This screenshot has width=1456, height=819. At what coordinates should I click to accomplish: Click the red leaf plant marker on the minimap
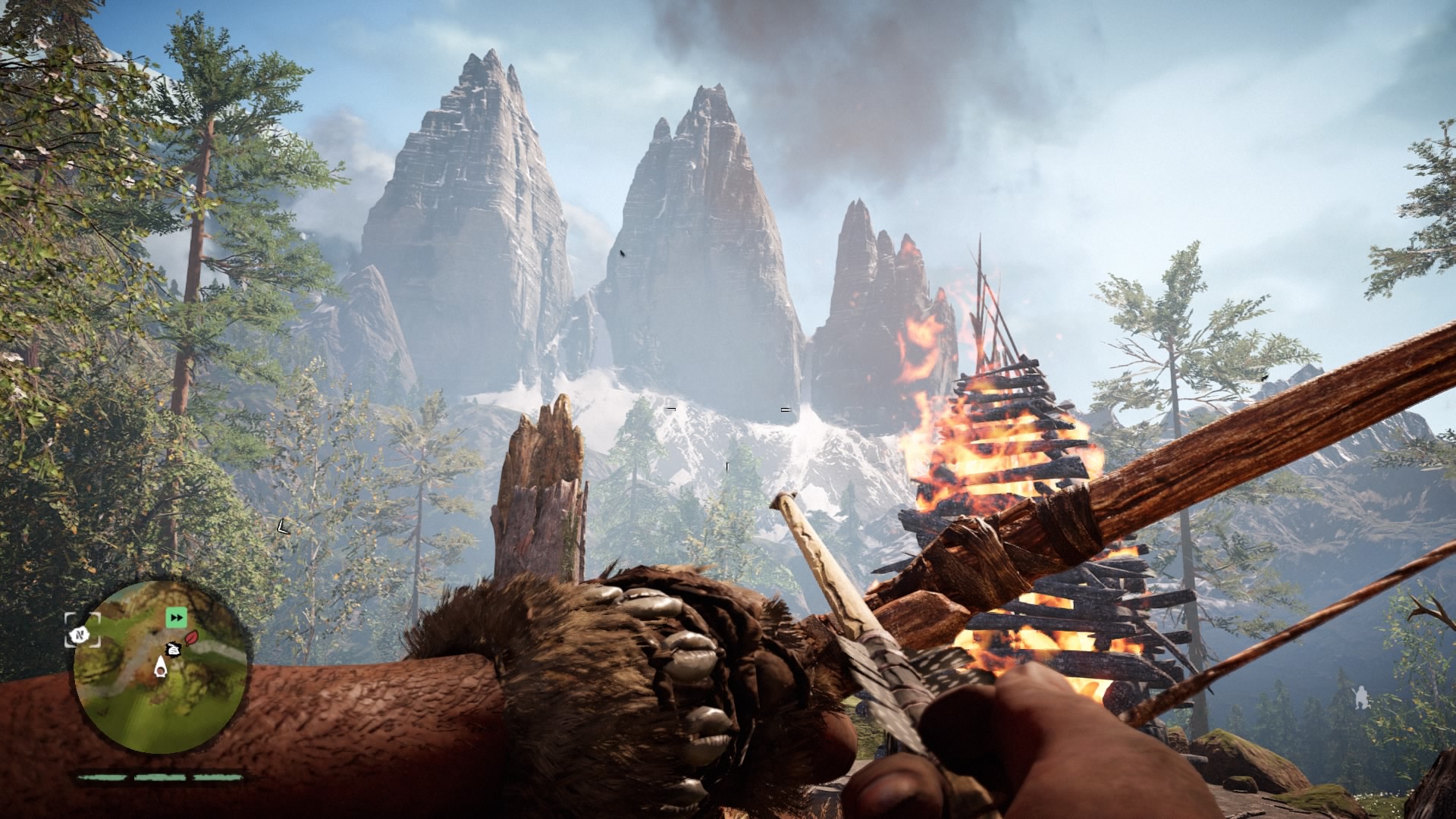point(191,638)
